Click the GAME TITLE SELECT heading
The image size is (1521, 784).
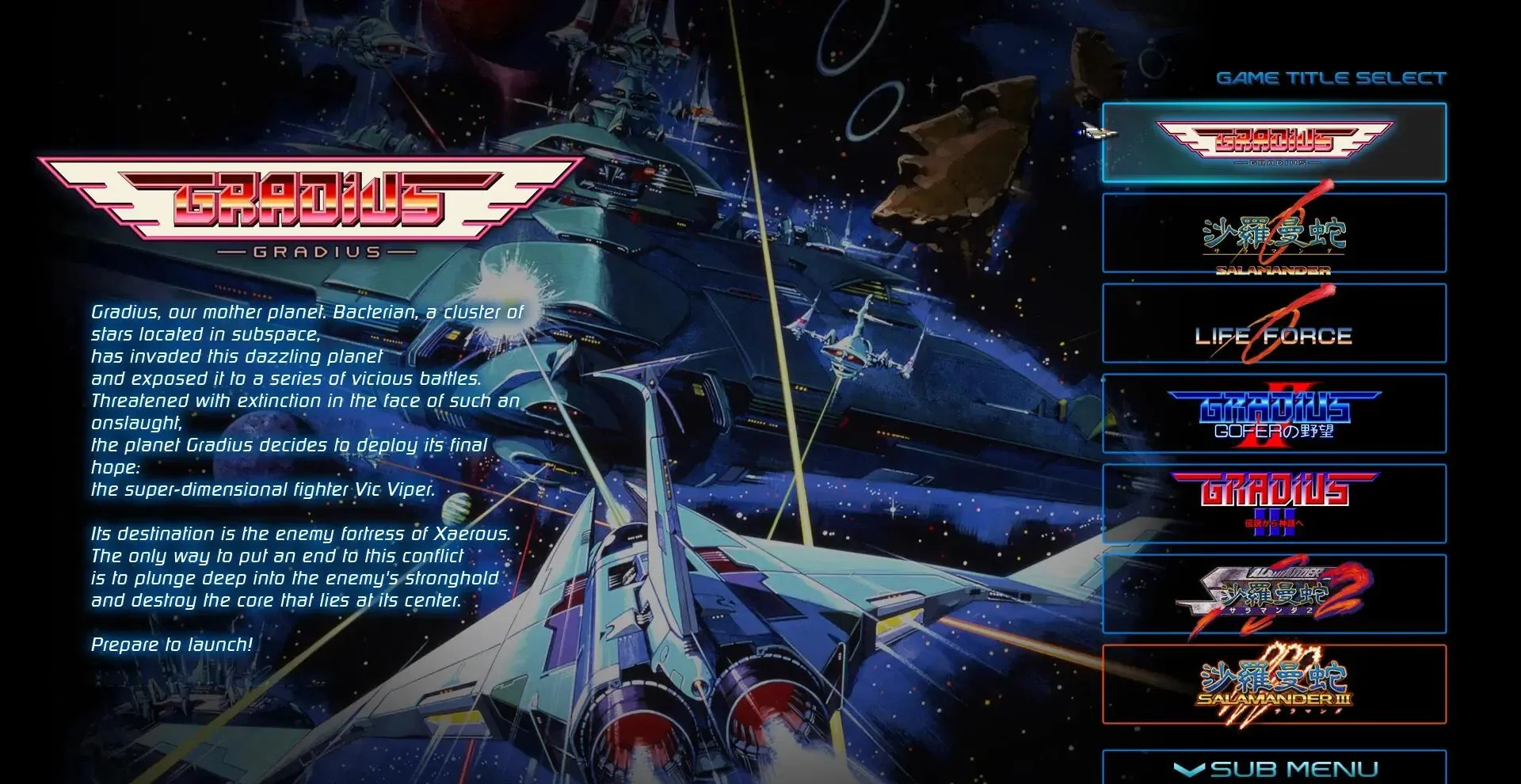[x=1332, y=77]
